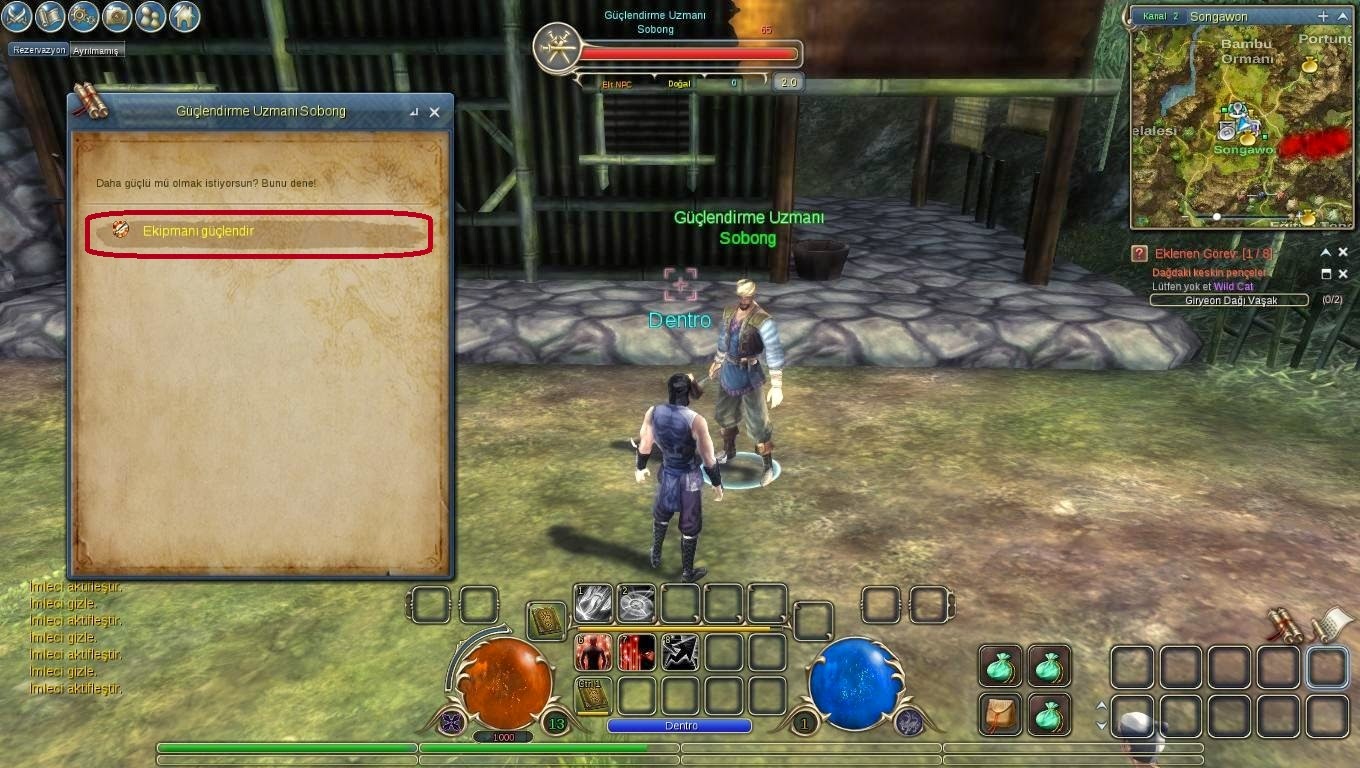Open the two-figures community icon

pos(150,16)
